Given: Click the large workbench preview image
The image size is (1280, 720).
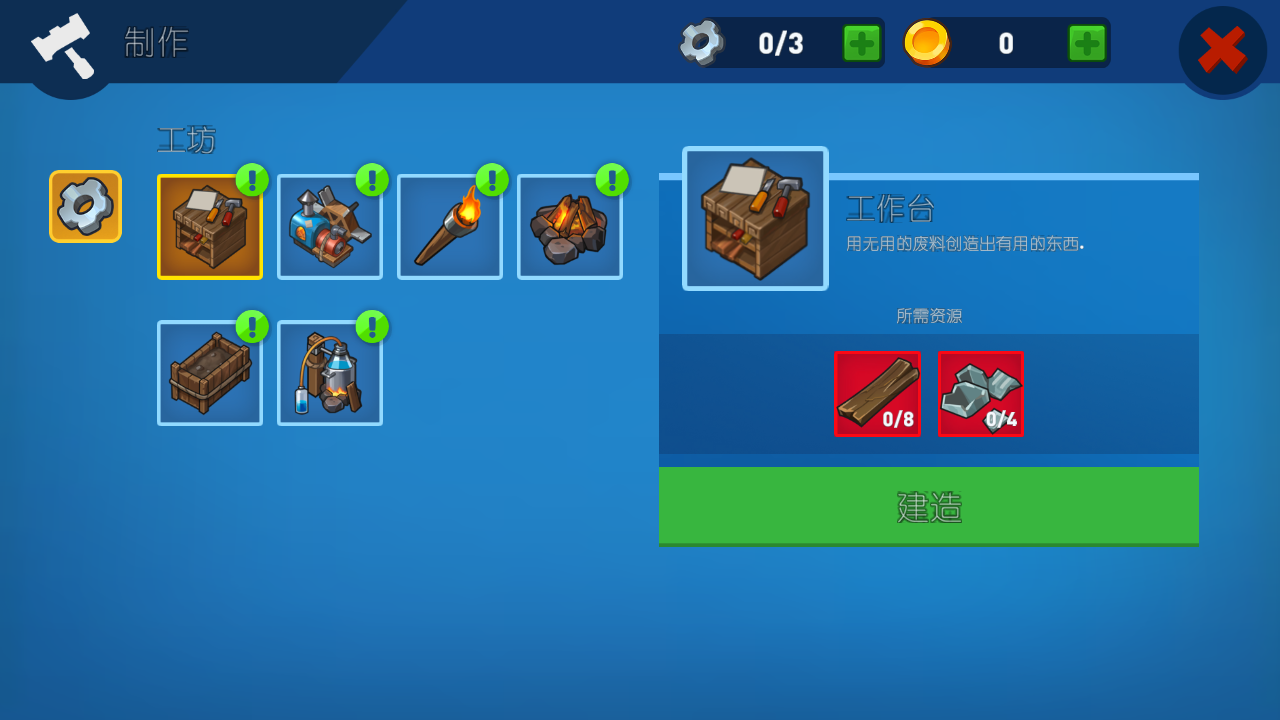Looking at the screenshot, I should (x=755, y=219).
